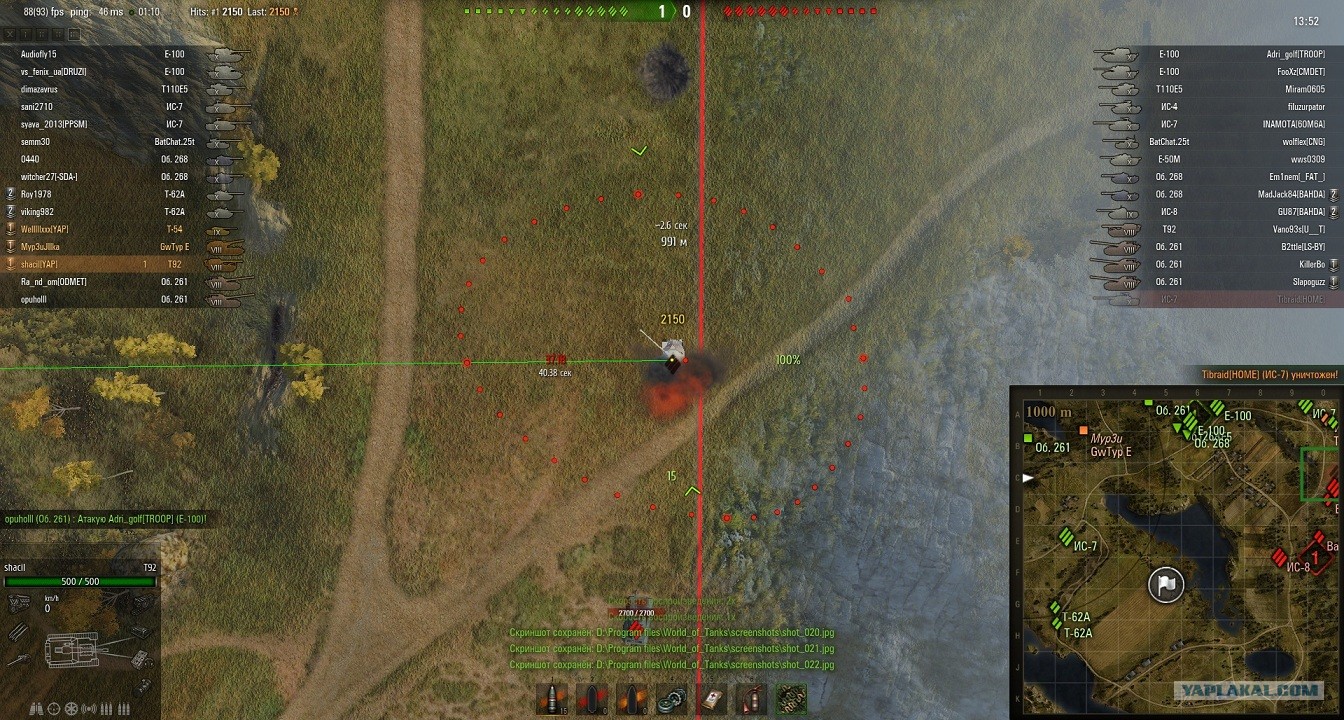Viewport: 1344px width, 720px height.
Task: Click the first player-panel mode button
Action: [11, 35]
